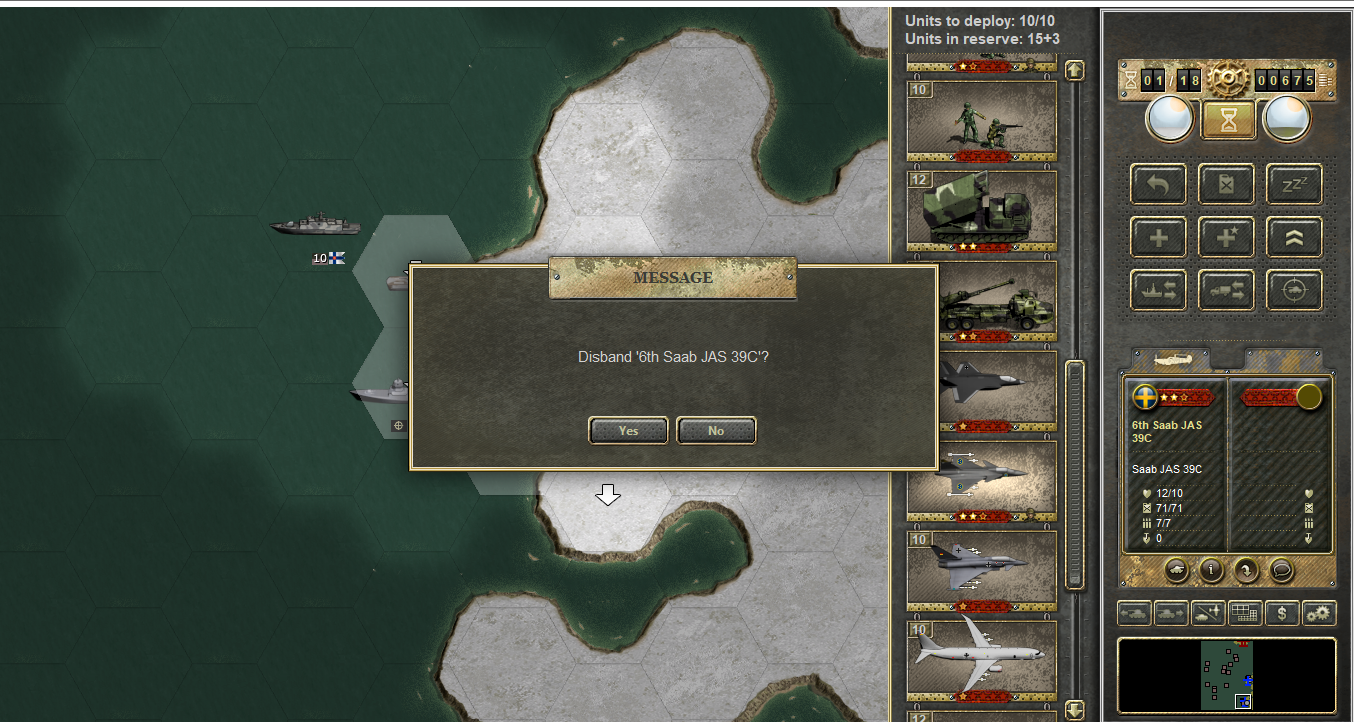Upgrade the unit with the chevrons button
1354x722 pixels.
click(x=1294, y=237)
